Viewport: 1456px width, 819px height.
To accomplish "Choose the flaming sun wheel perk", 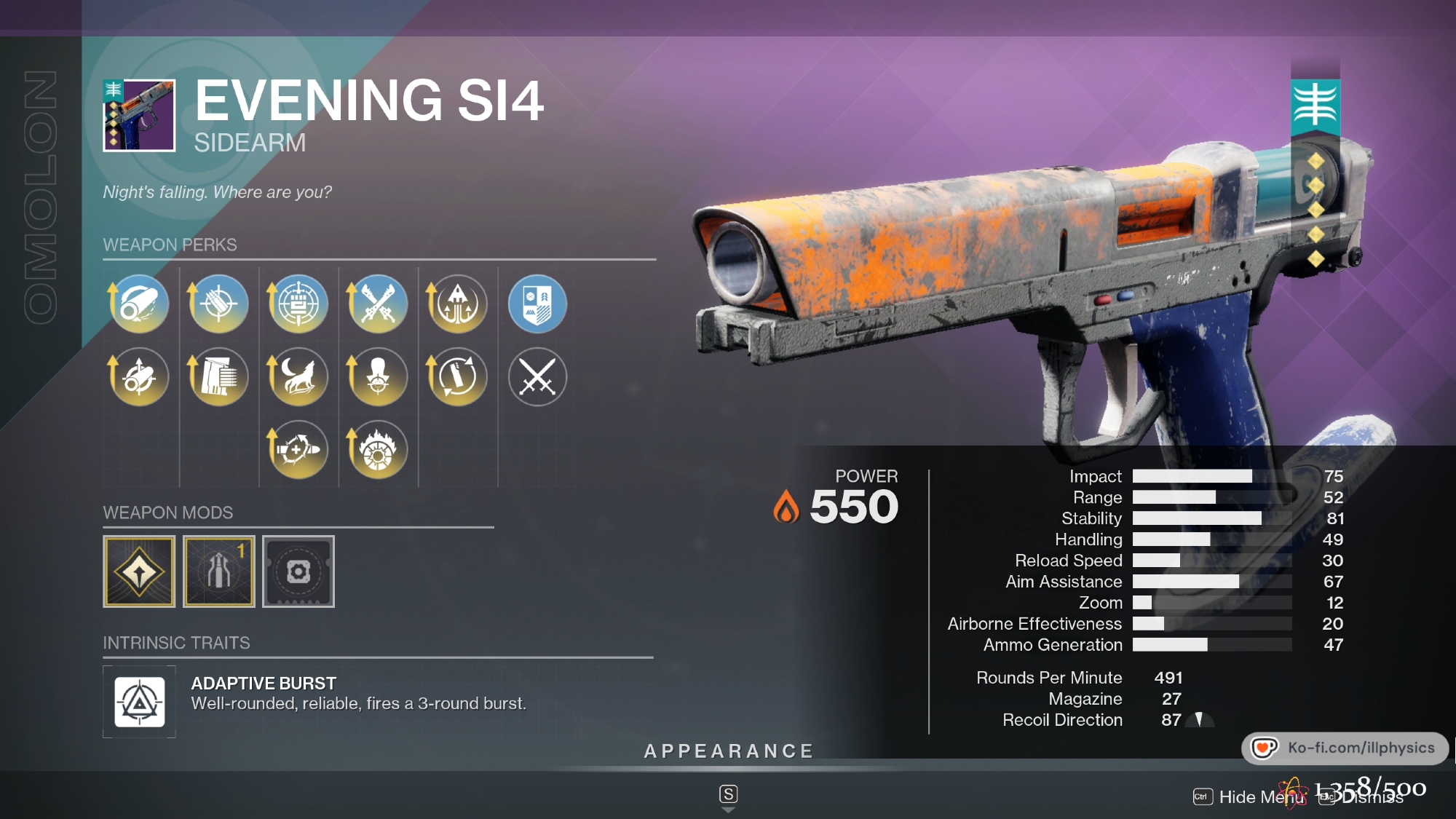I will point(377,449).
